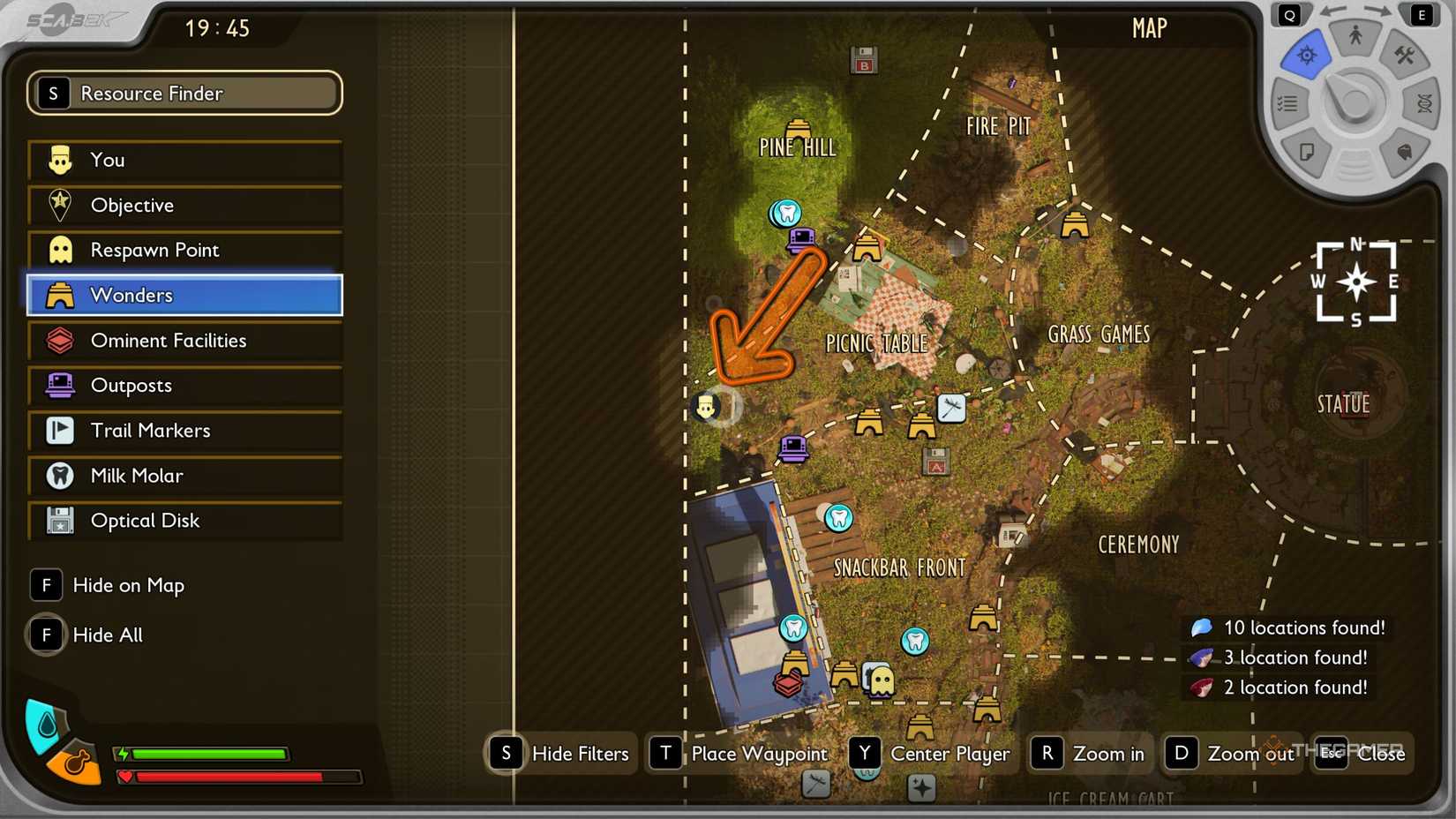Select the Respawn Point filter icon
The height and width of the screenshot is (819, 1456).
58,251
